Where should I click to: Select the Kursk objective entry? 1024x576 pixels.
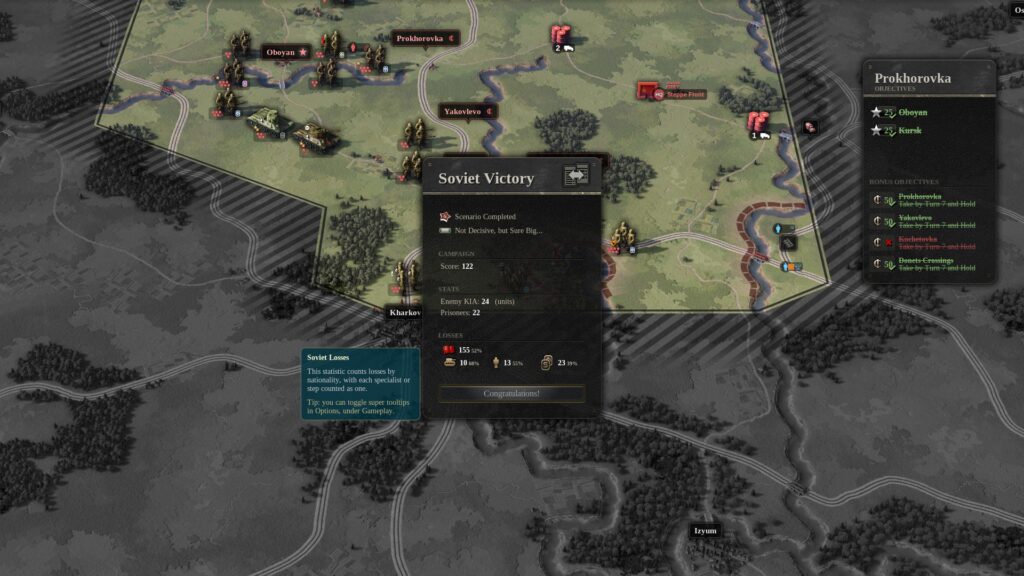[x=911, y=130]
